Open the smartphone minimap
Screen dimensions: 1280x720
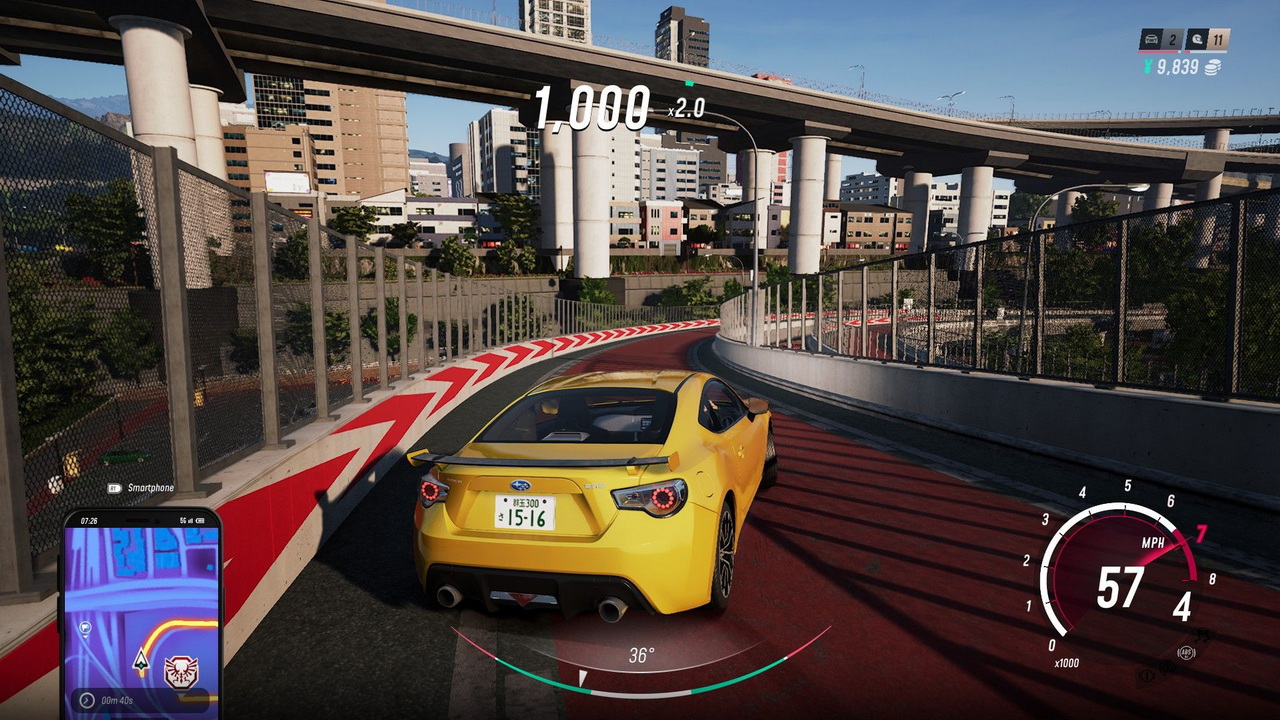pos(140,610)
